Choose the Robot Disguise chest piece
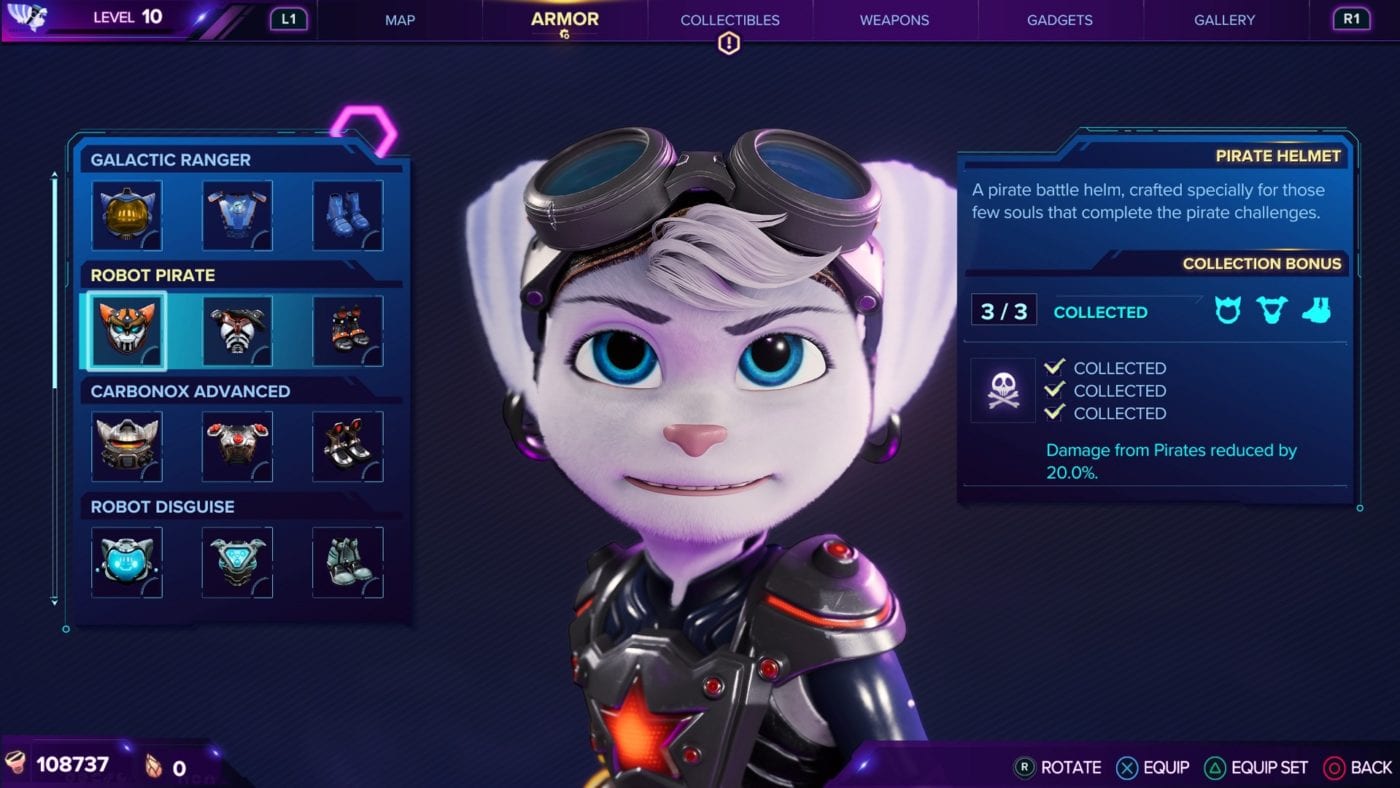Screen dimensions: 1400x788 click(x=237, y=562)
